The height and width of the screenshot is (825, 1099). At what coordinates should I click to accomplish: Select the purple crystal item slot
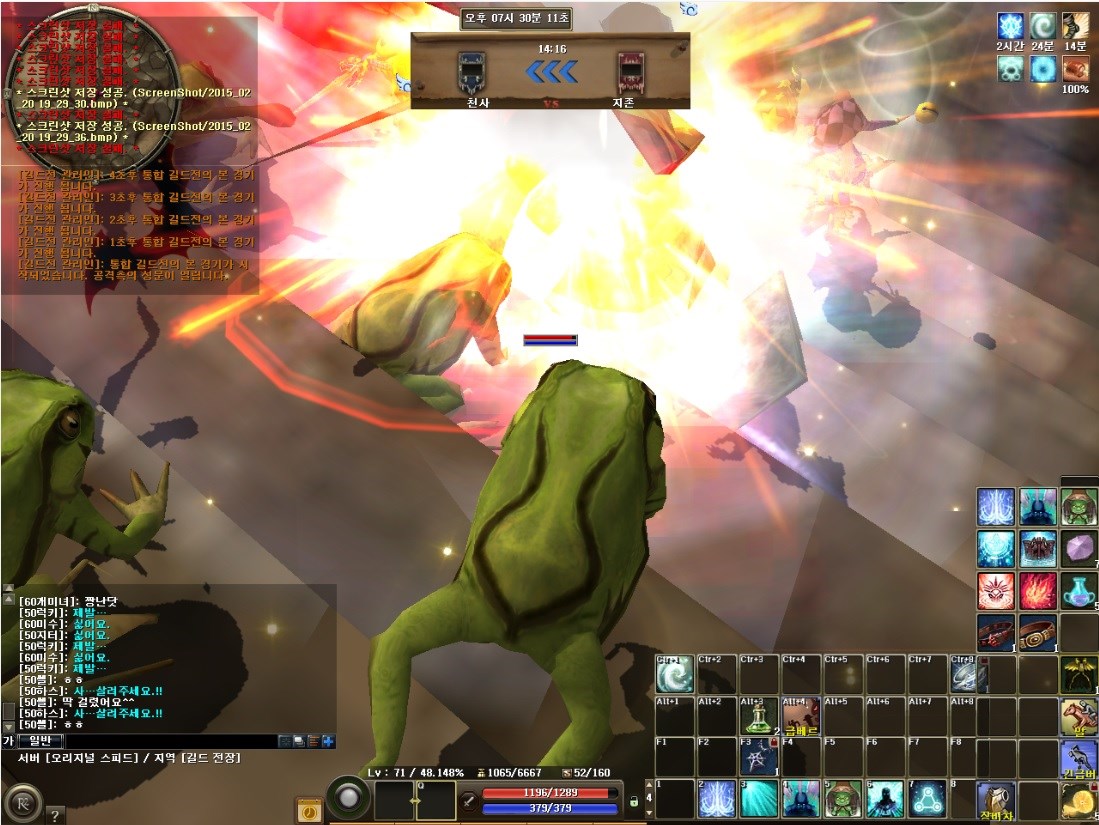point(1079,549)
